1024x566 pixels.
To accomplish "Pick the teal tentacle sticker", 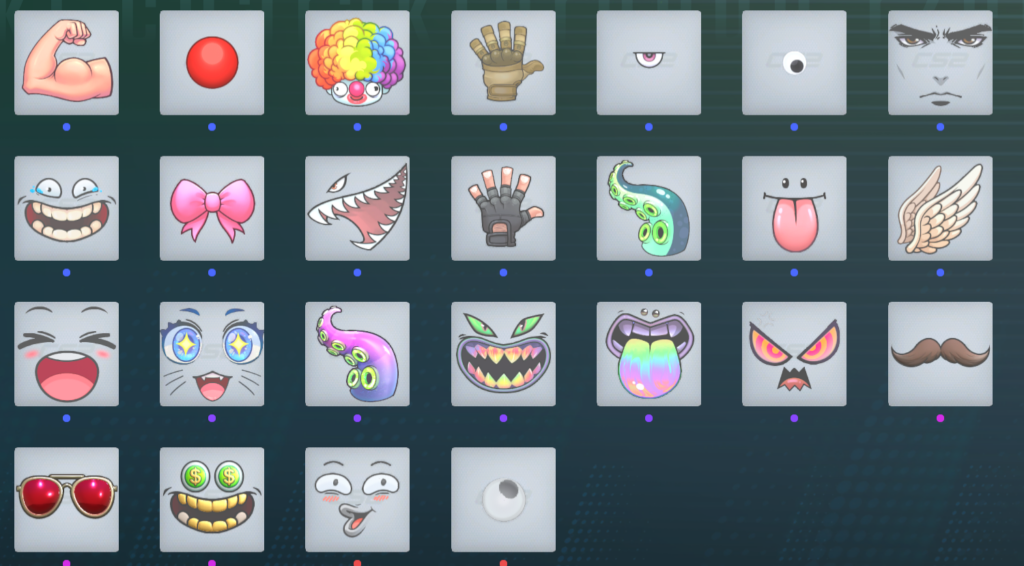I will point(649,208).
